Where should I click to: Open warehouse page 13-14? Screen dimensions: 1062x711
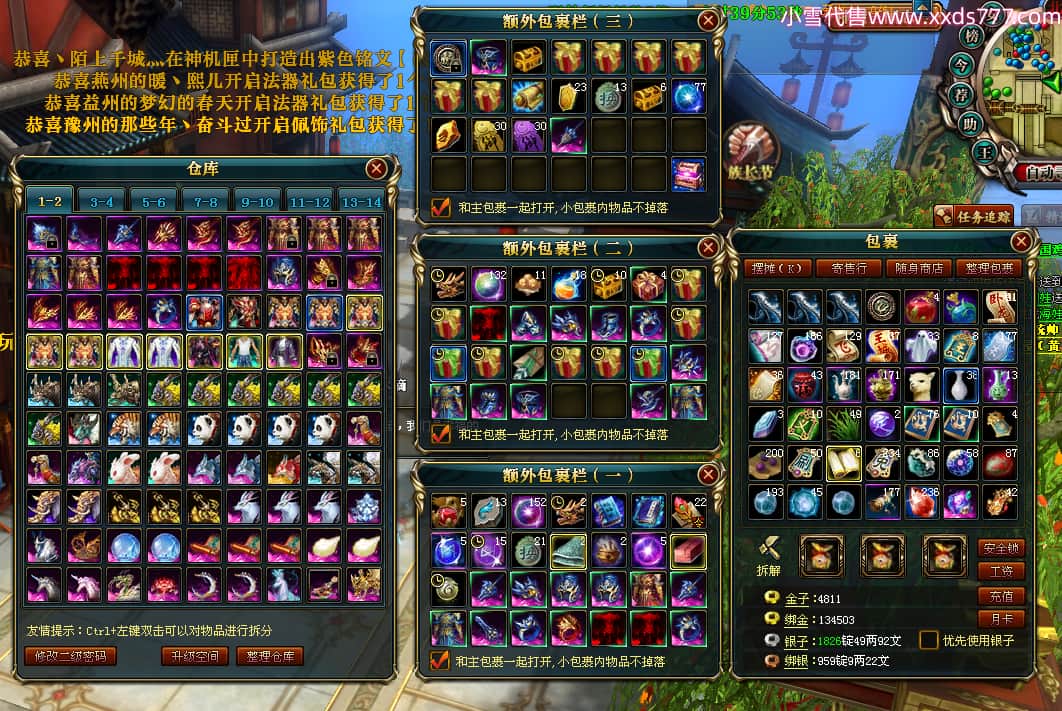coord(361,201)
